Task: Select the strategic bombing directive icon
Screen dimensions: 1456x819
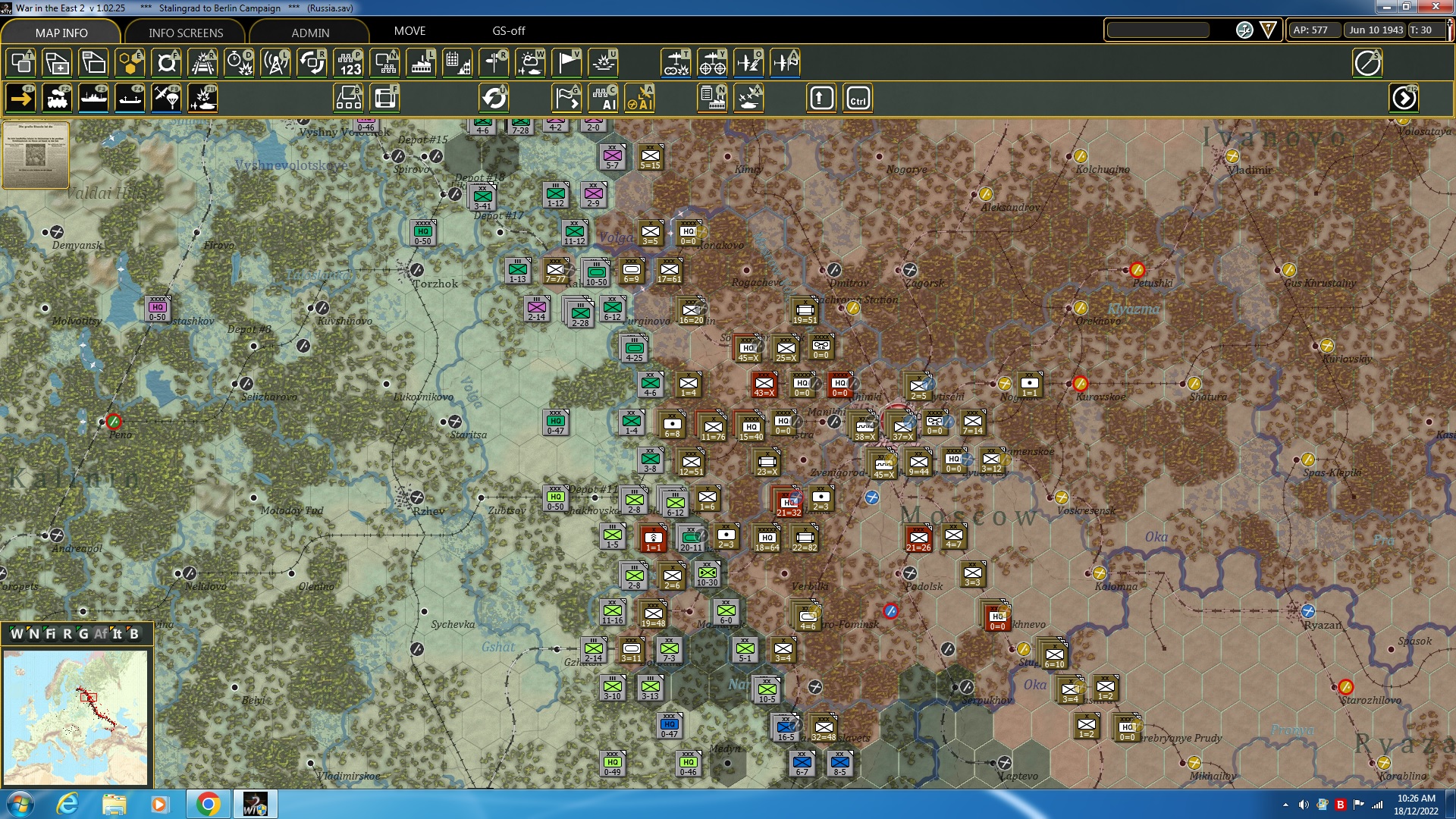Action: [711, 63]
